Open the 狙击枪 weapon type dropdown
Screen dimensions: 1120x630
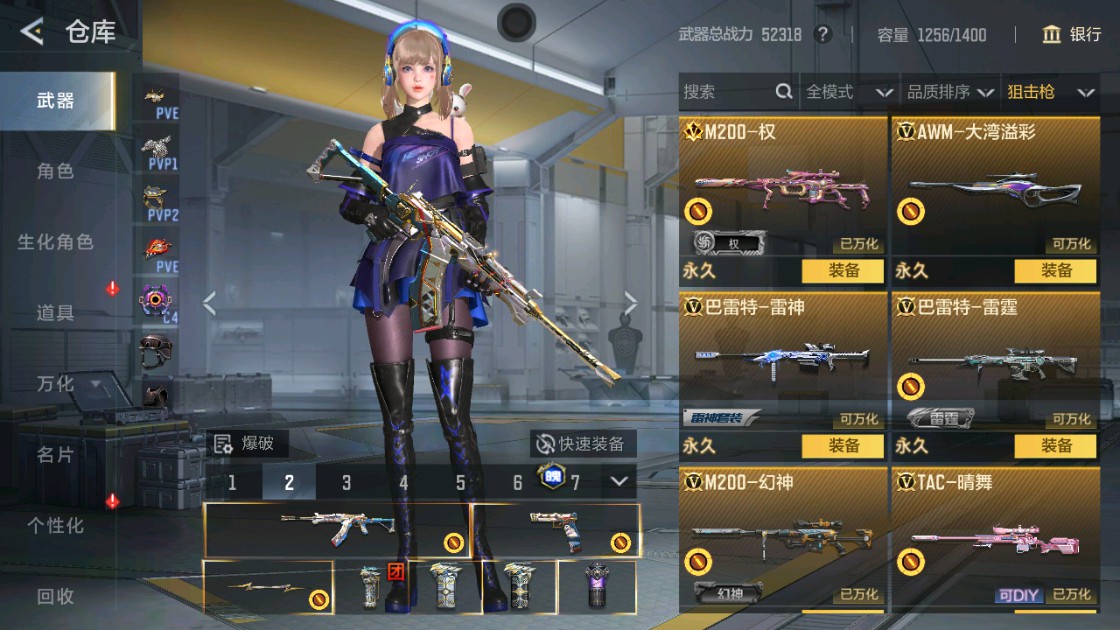pos(1049,92)
